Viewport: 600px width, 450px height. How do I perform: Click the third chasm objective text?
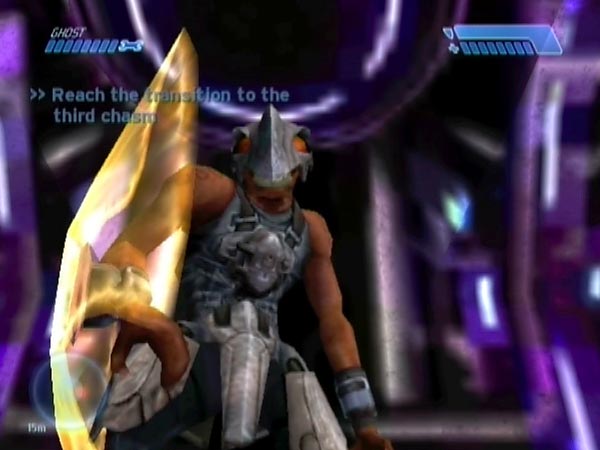pos(160,105)
